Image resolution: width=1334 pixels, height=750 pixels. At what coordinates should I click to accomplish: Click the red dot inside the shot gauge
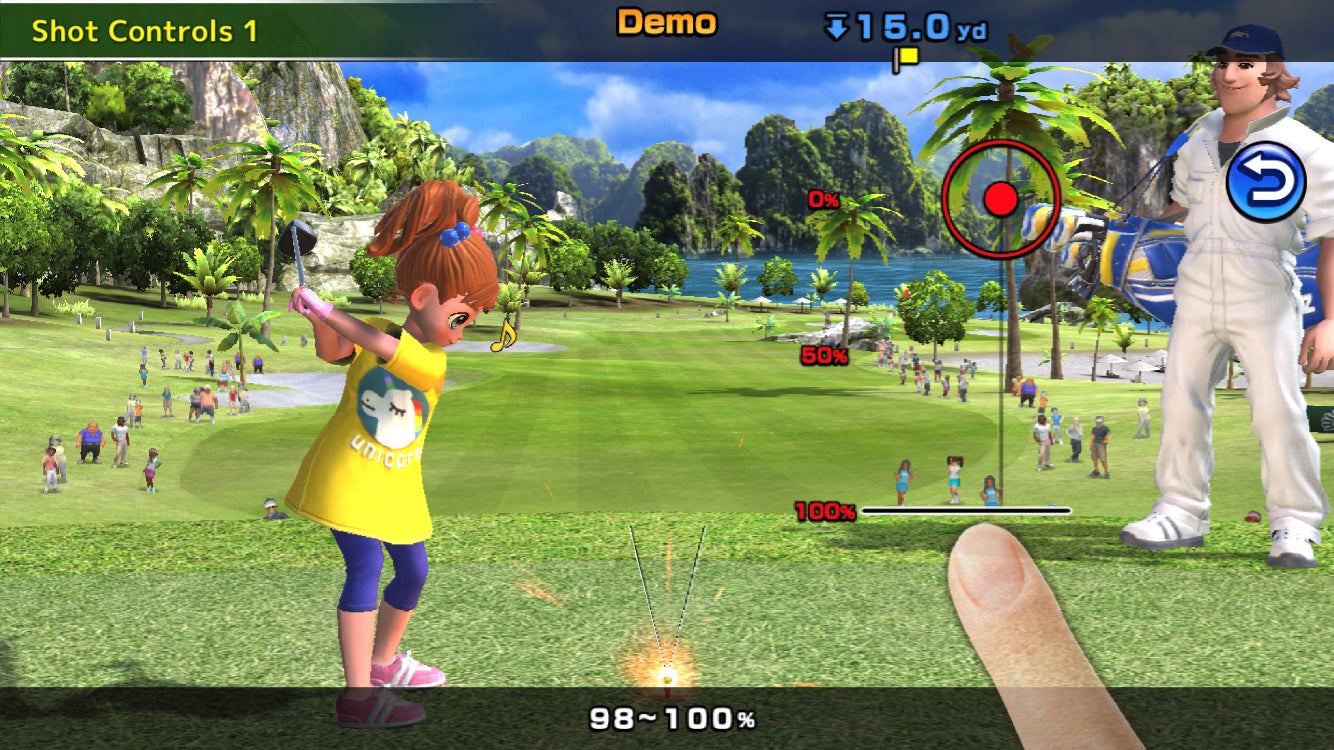pyautogui.click(x=999, y=198)
